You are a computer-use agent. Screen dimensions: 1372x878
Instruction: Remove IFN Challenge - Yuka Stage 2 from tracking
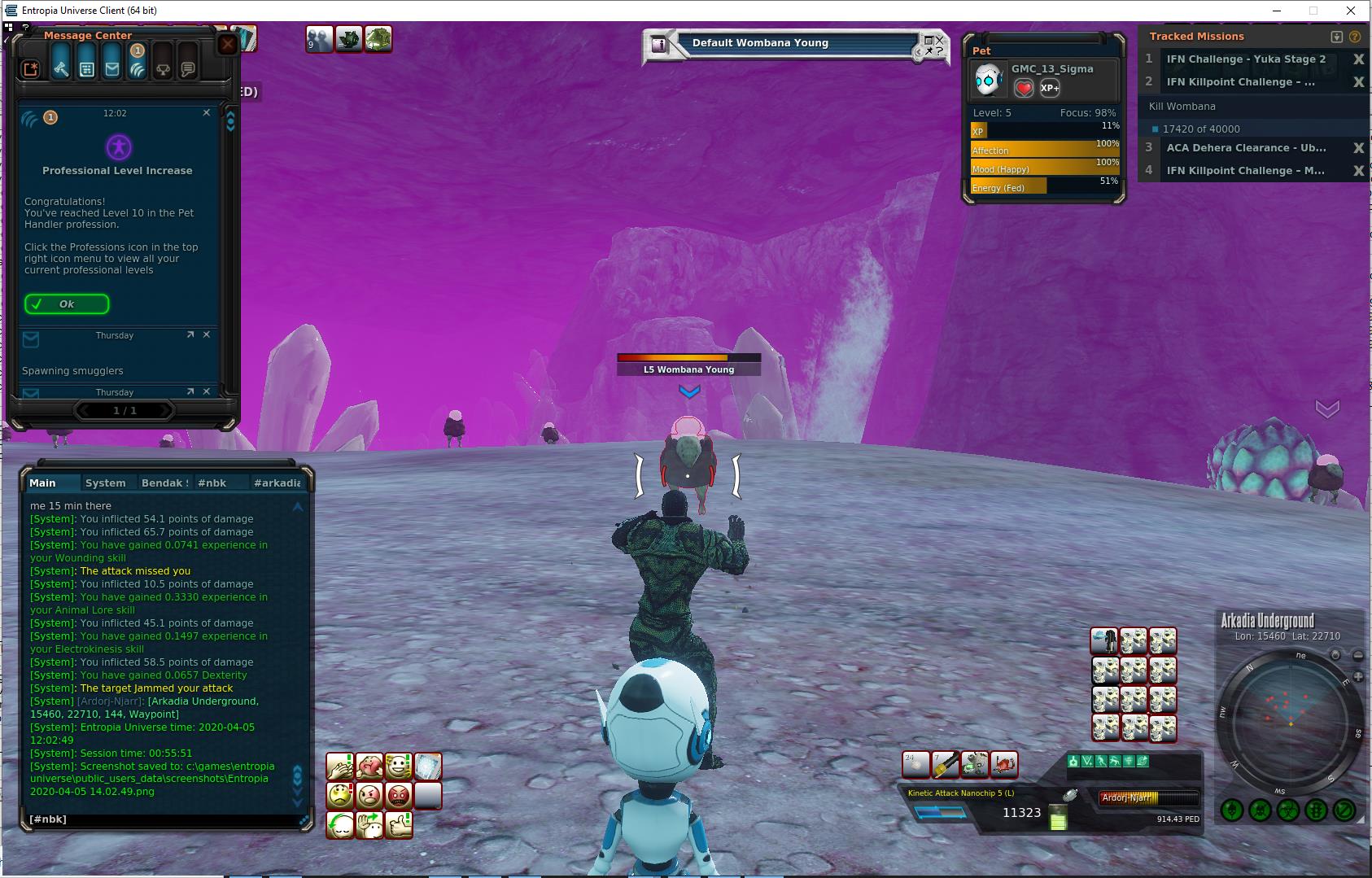point(1357,59)
